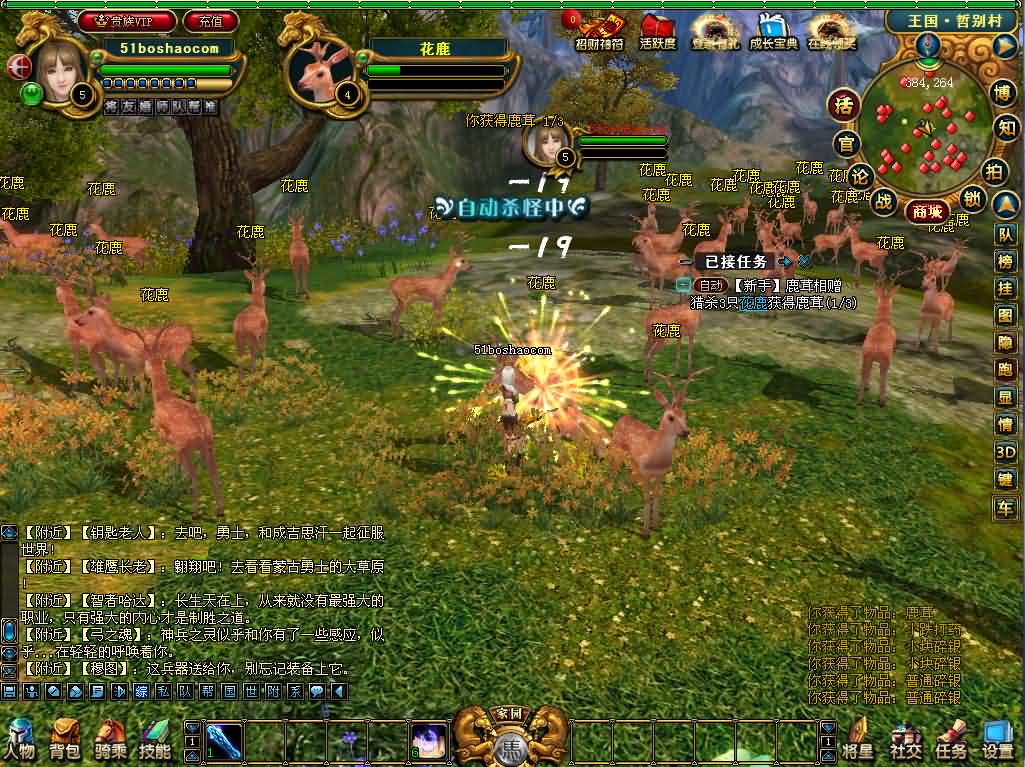Click the 充值 recharge button
The width and height of the screenshot is (1025, 767).
211,20
